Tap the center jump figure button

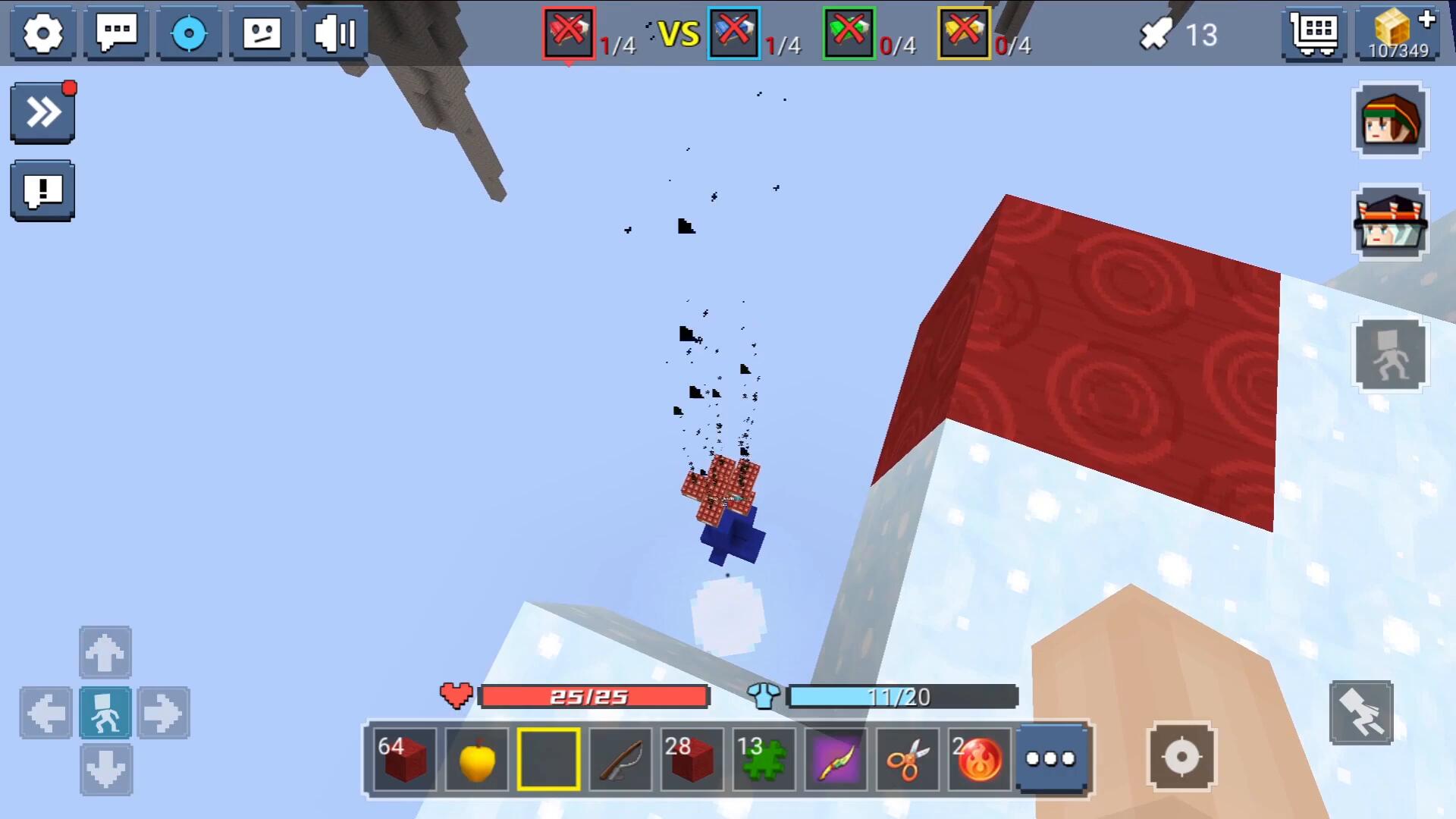coord(105,713)
